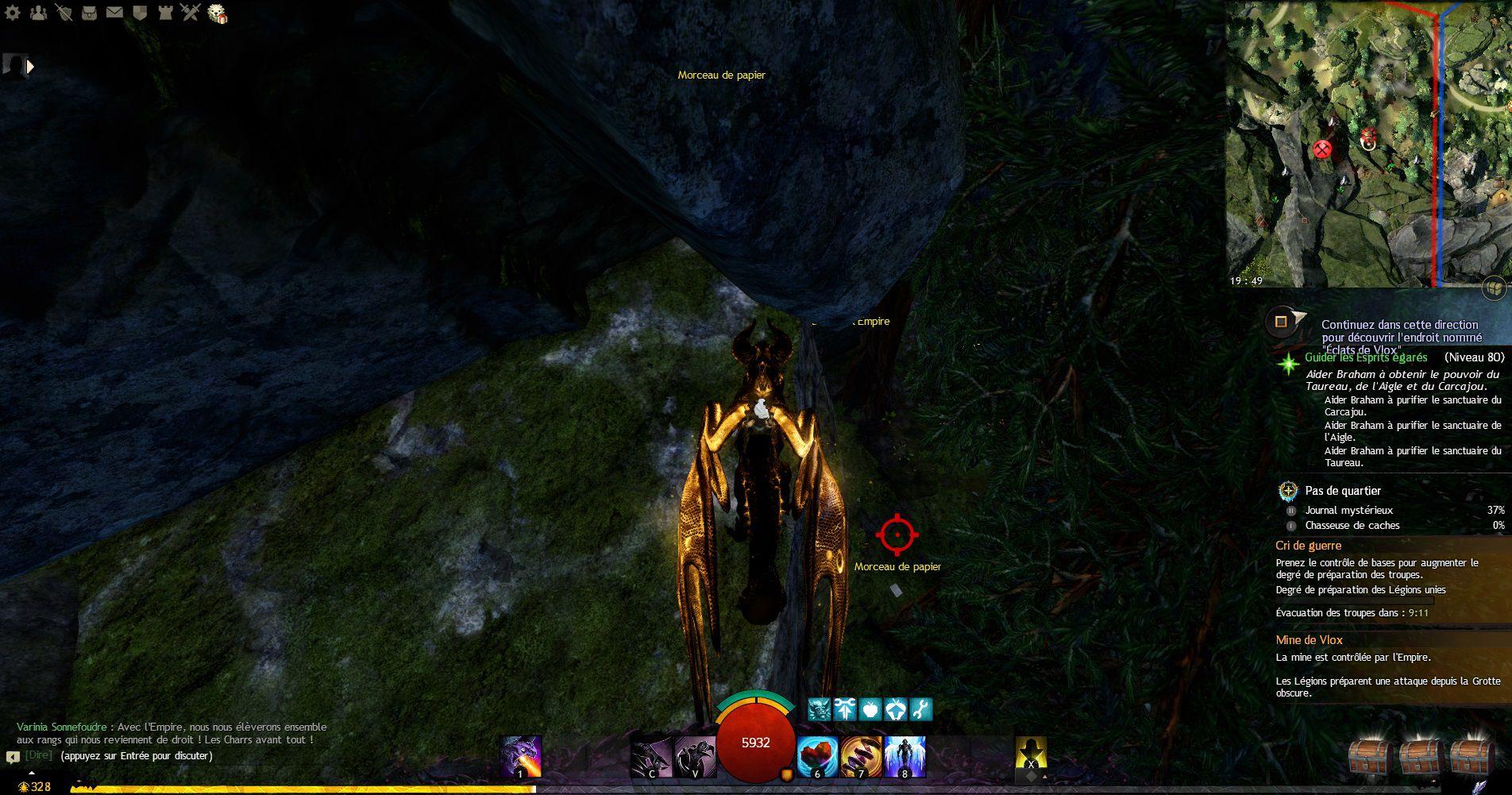Click the minimap
The height and width of the screenshot is (795, 1512).
click(x=1367, y=145)
